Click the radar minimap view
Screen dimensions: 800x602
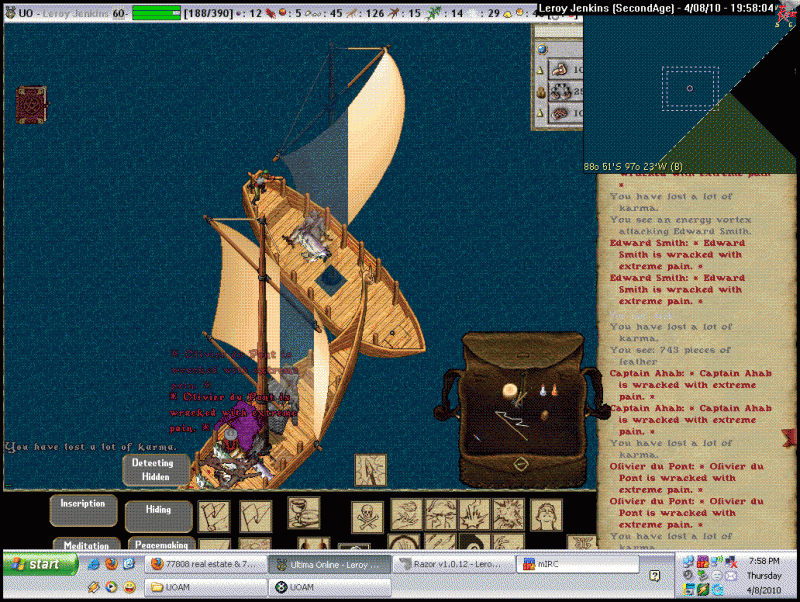click(x=690, y=88)
